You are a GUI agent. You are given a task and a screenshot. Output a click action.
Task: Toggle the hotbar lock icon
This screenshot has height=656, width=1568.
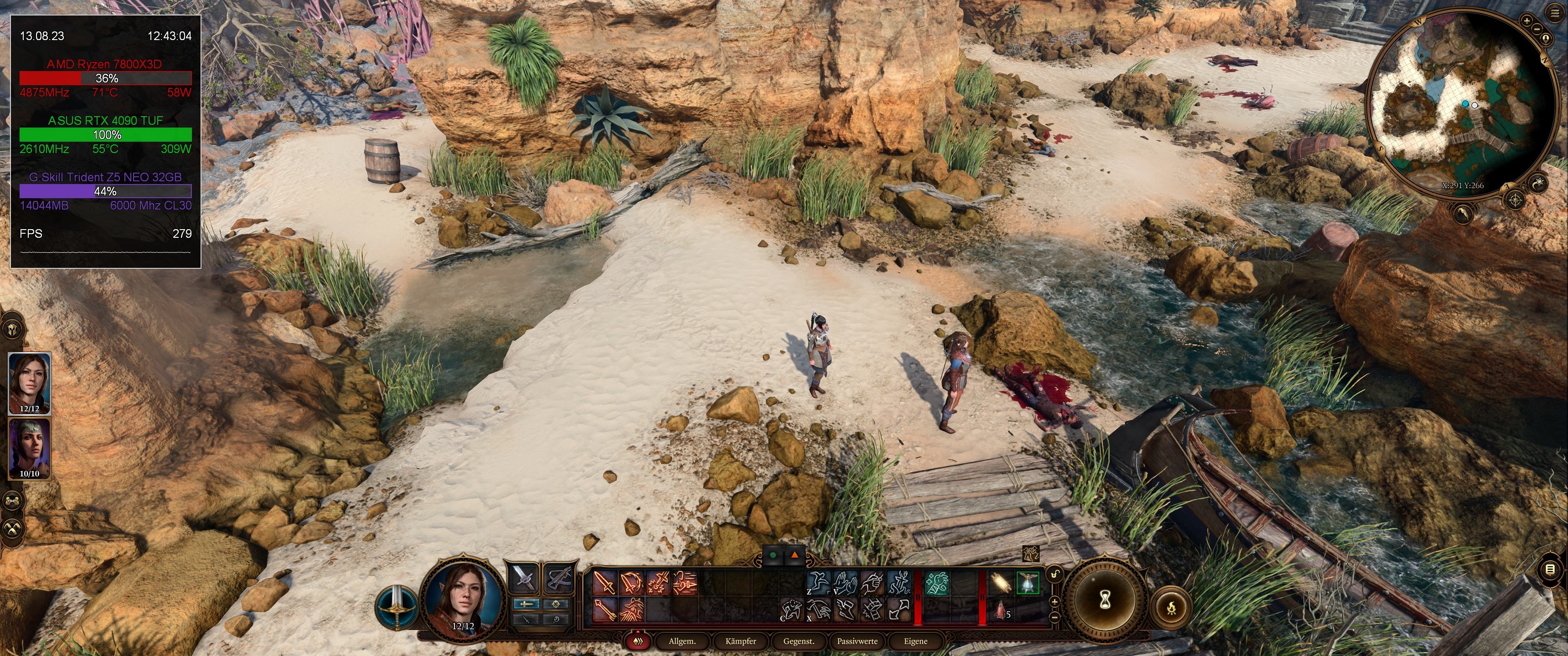tap(1054, 574)
